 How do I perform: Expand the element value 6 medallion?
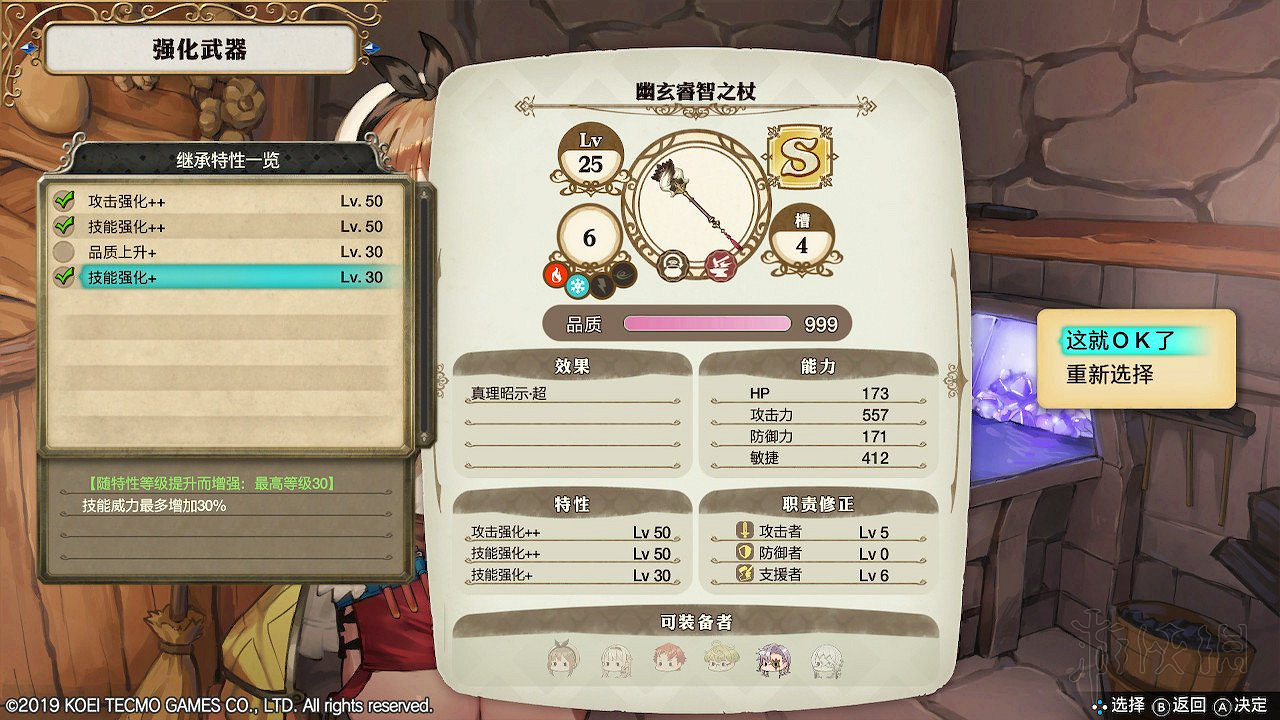[590, 238]
